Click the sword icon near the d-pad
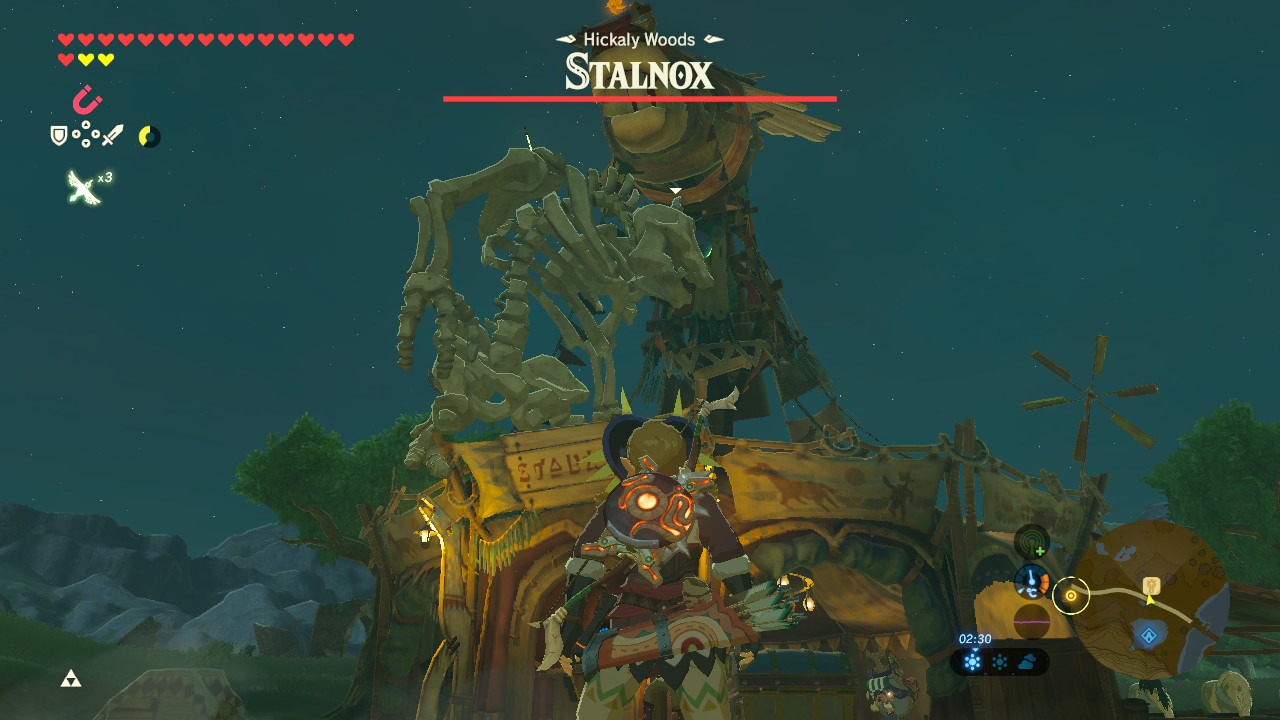Screen dimensions: 1280x720 pyautogui.click(x=113, y=135)
